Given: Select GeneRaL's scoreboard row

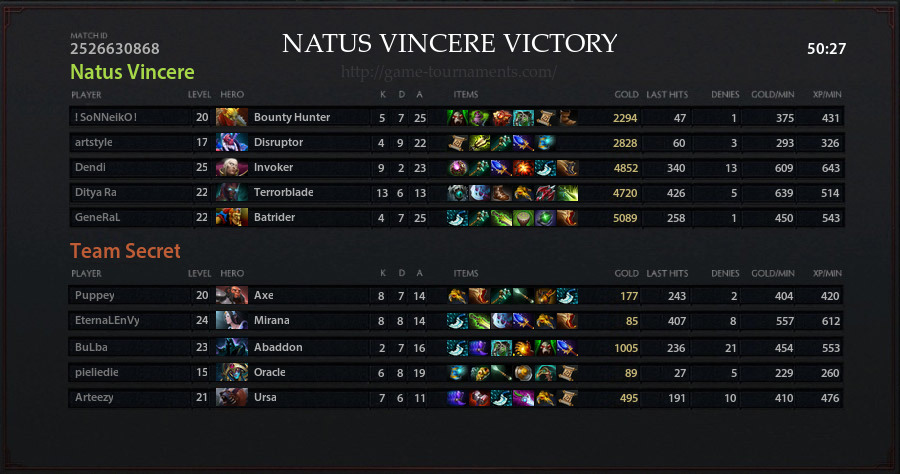Looking at the screenshot, I should (96, 217).
